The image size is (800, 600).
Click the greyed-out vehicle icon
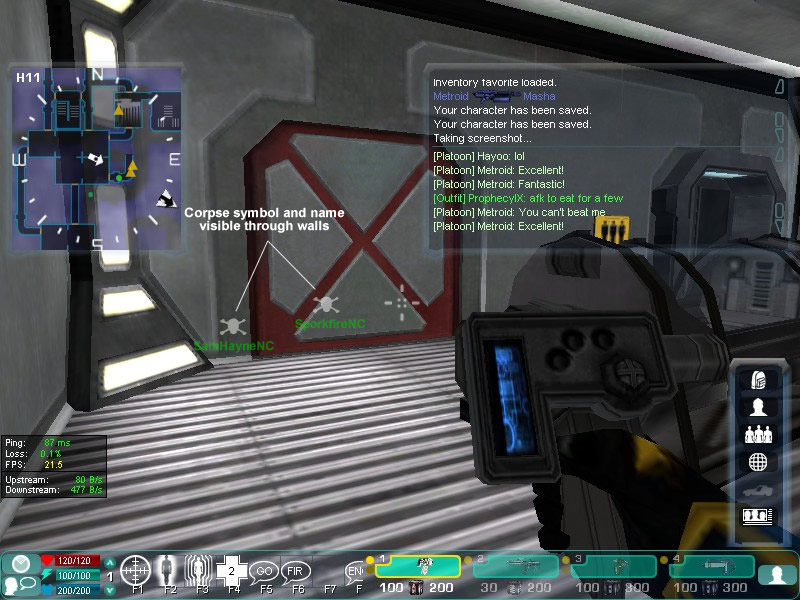pyautogui.click(x=758, y=489)
